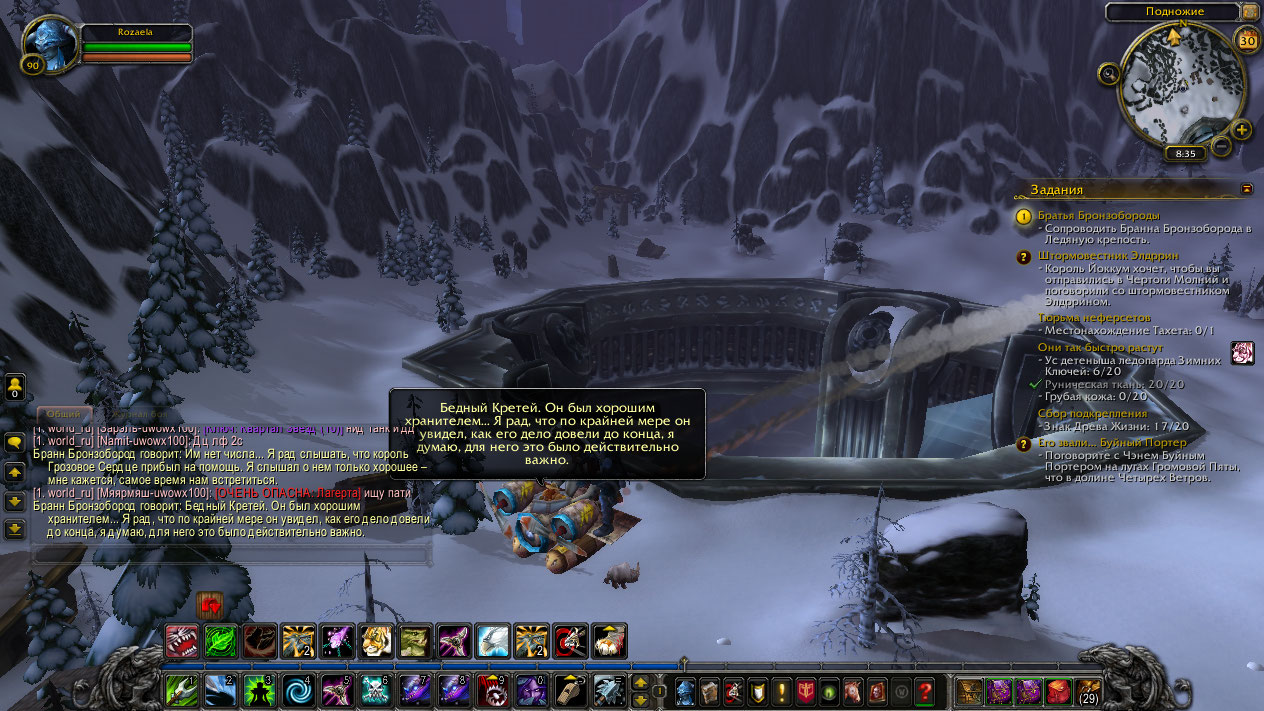
Task: Collapse the Задания quest tracker
Action: click(1246, 188)
